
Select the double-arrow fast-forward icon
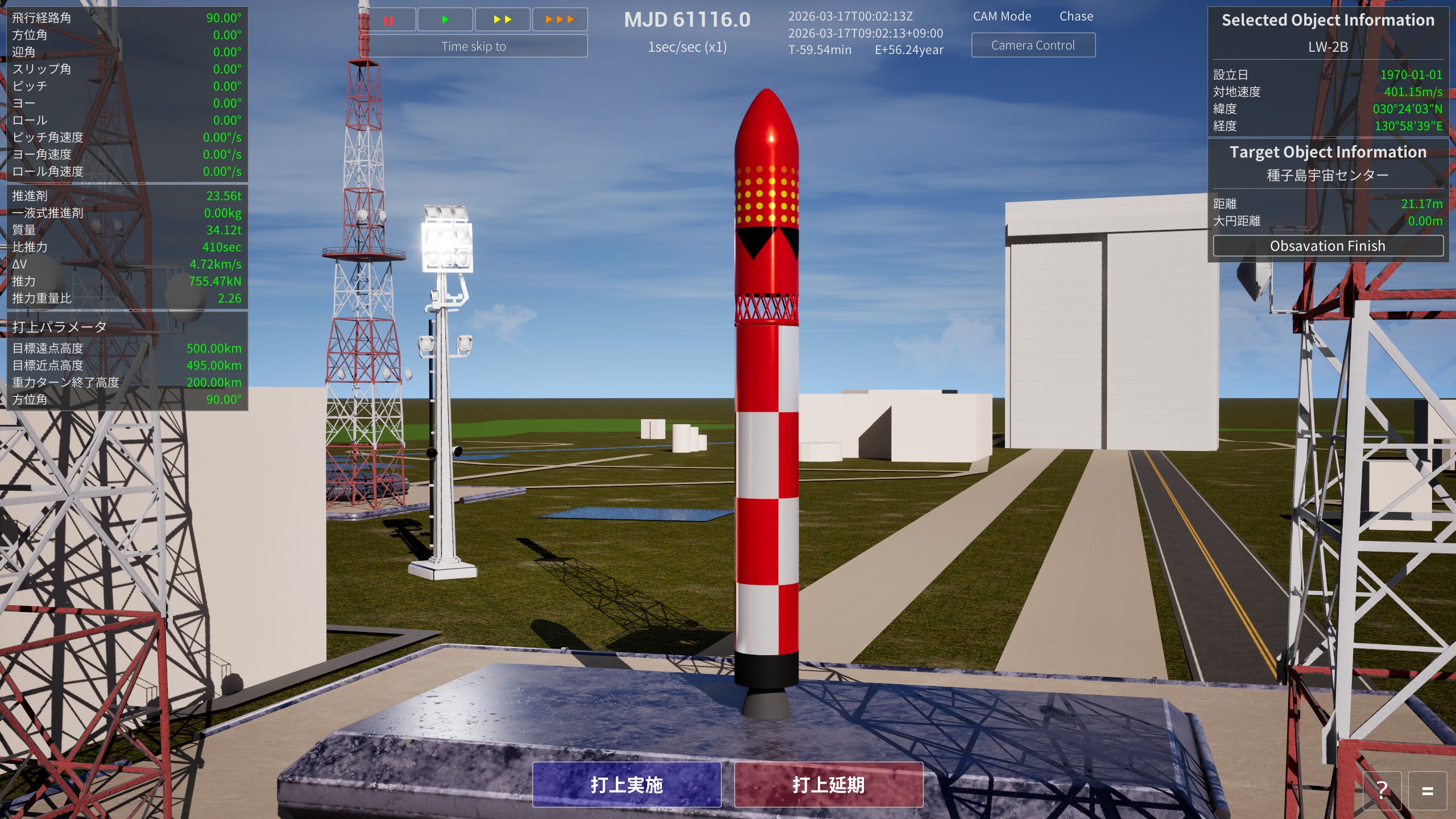click(x=502, y=20)
